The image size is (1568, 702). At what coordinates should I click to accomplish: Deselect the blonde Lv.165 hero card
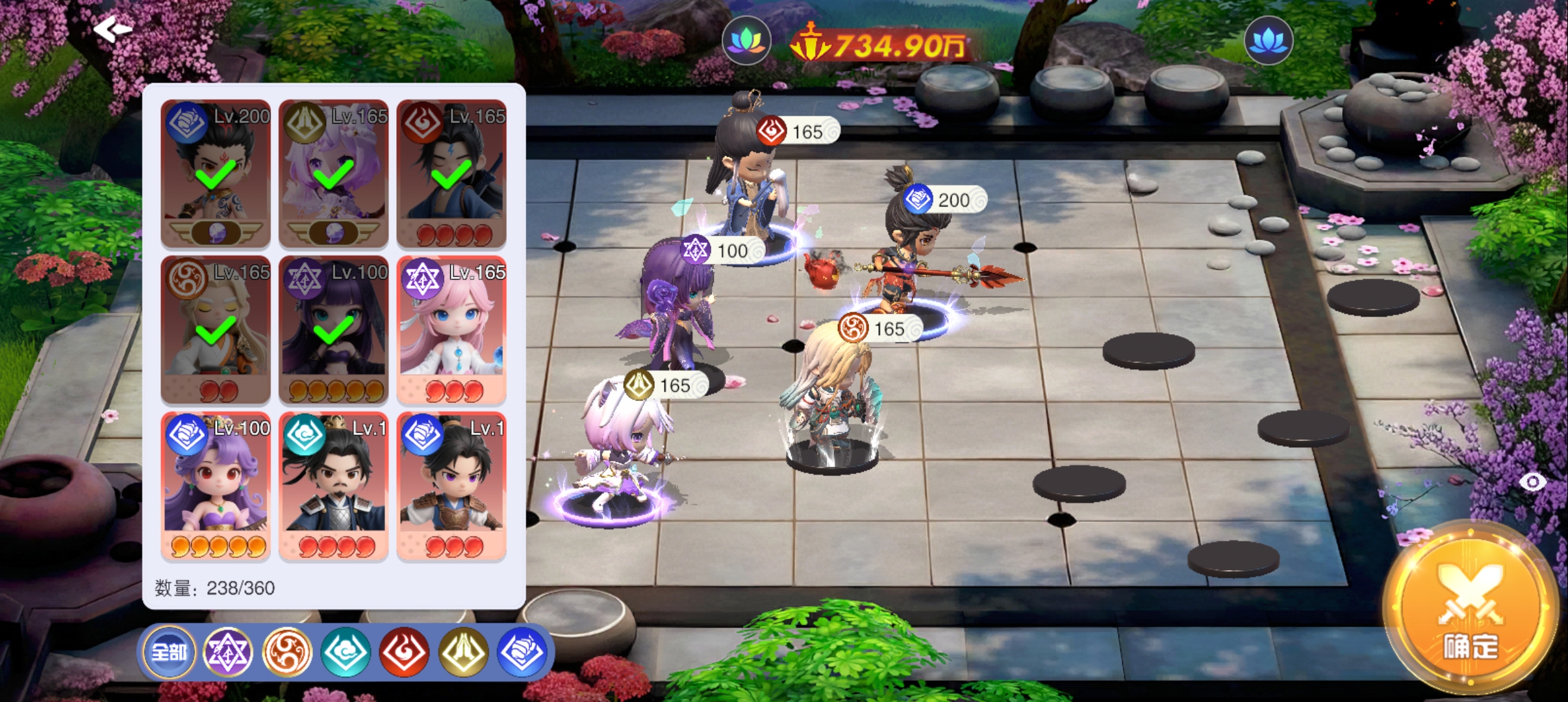[x=216, y=330]
